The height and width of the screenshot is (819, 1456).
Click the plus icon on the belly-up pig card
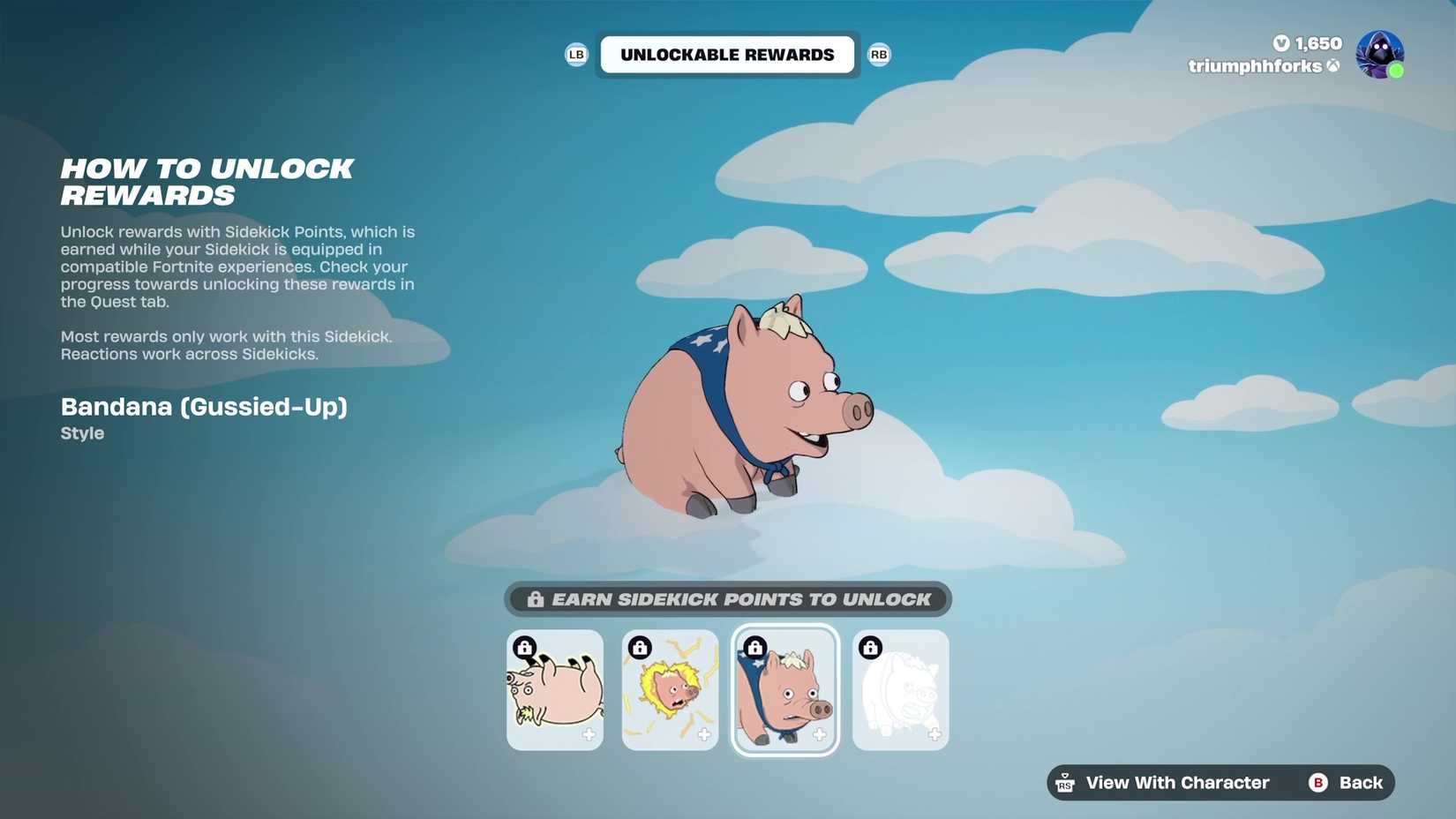tap(589, 733)
